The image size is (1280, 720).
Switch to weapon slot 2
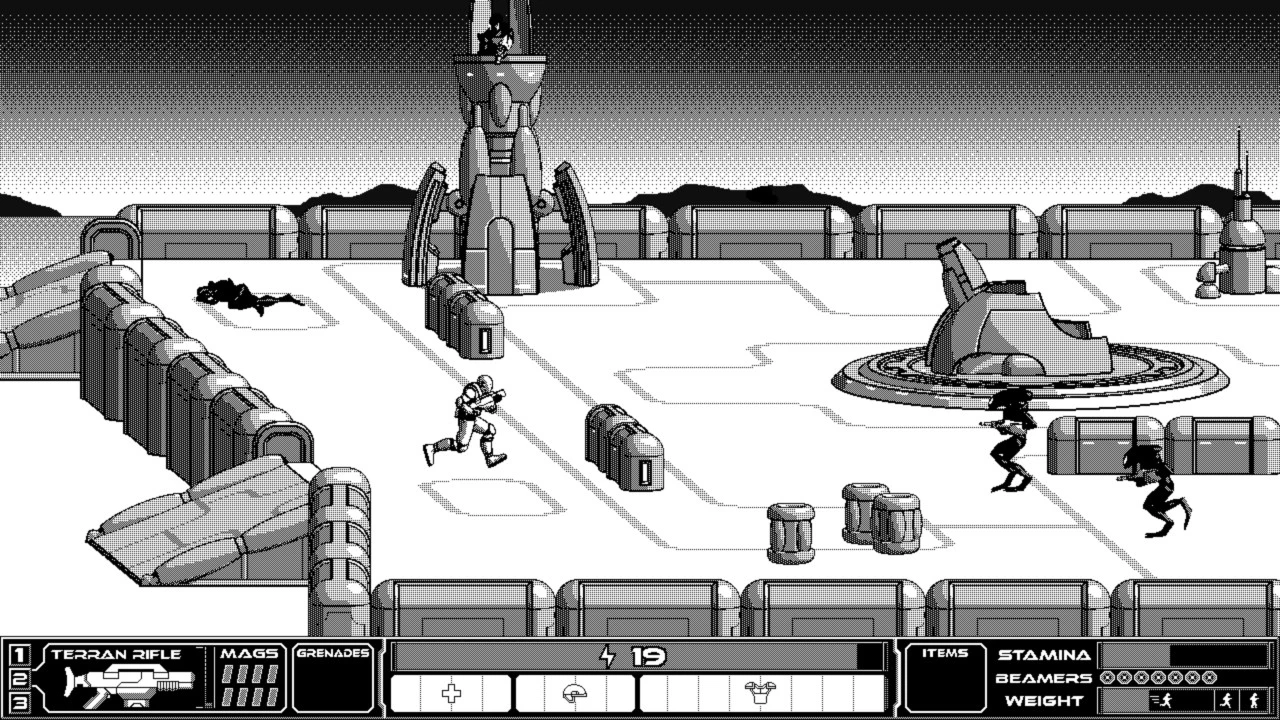(17, 678)
